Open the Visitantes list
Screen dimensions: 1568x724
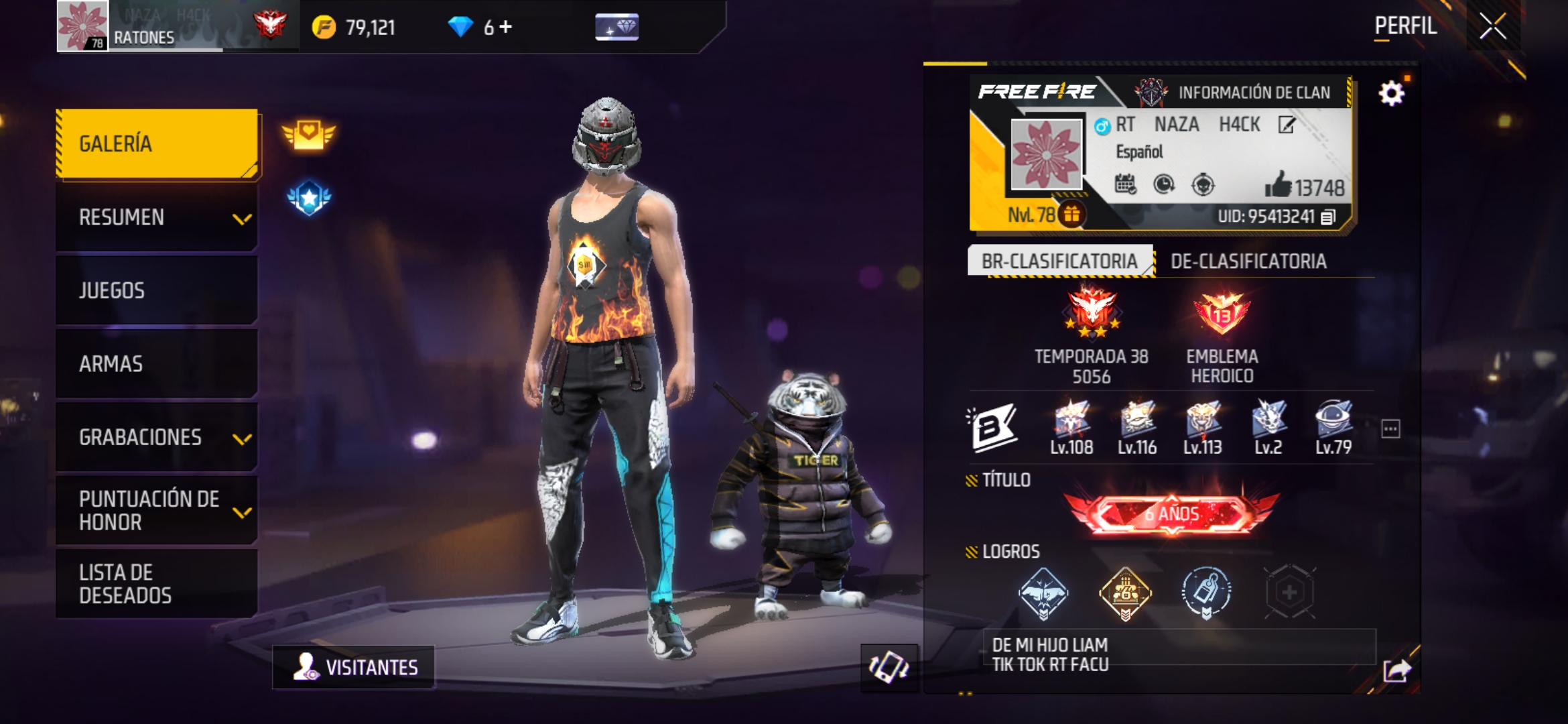click(354, 667)
